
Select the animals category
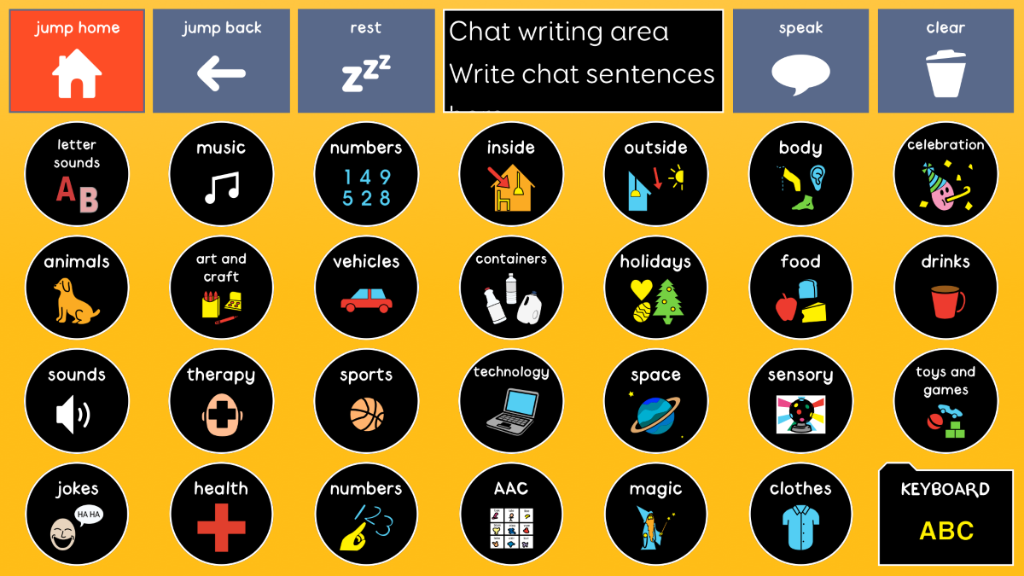(x=77, y=288)
